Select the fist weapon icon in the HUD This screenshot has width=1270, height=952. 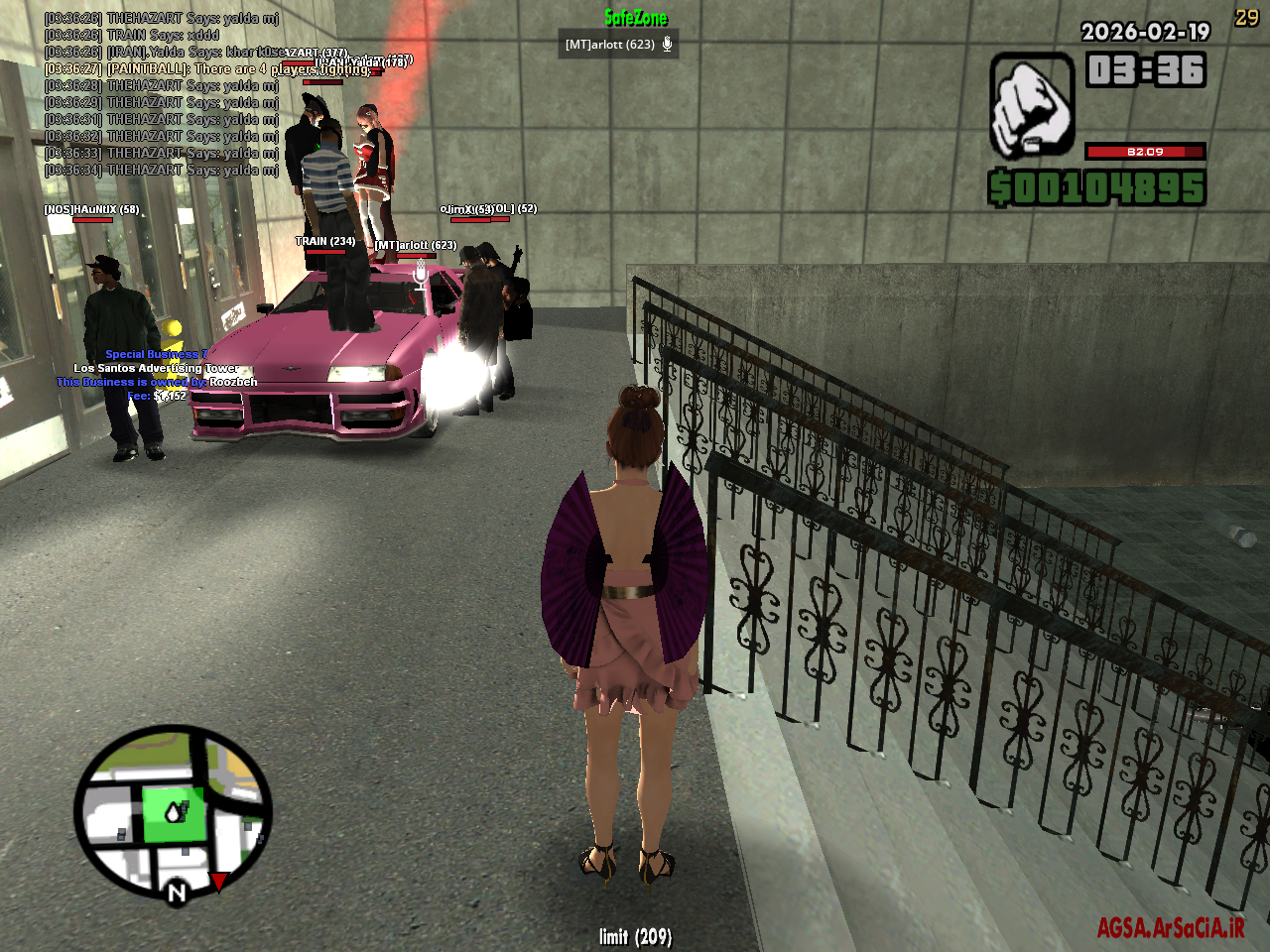1033,102
